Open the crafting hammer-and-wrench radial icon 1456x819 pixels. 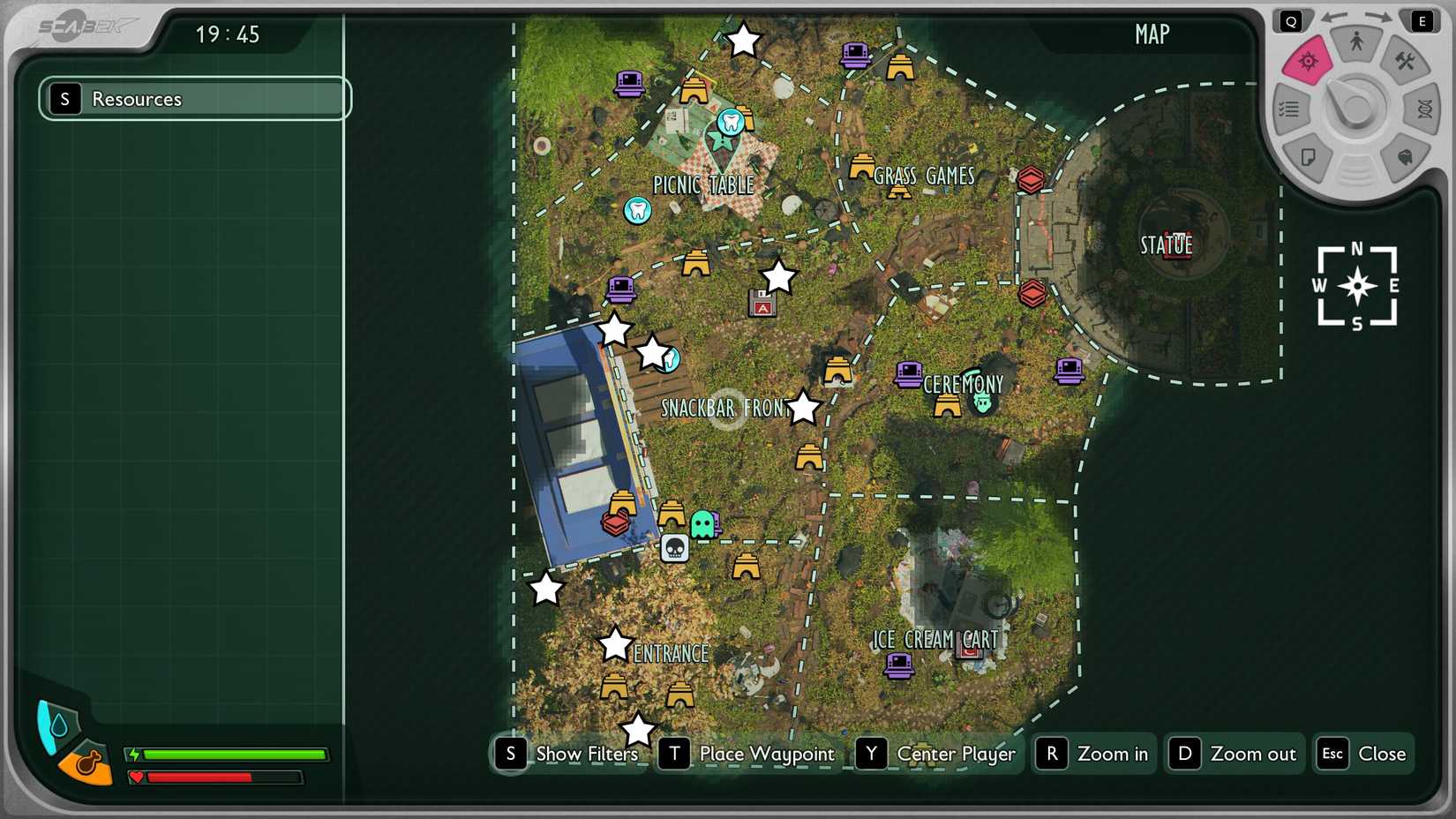click(1407, 63)
